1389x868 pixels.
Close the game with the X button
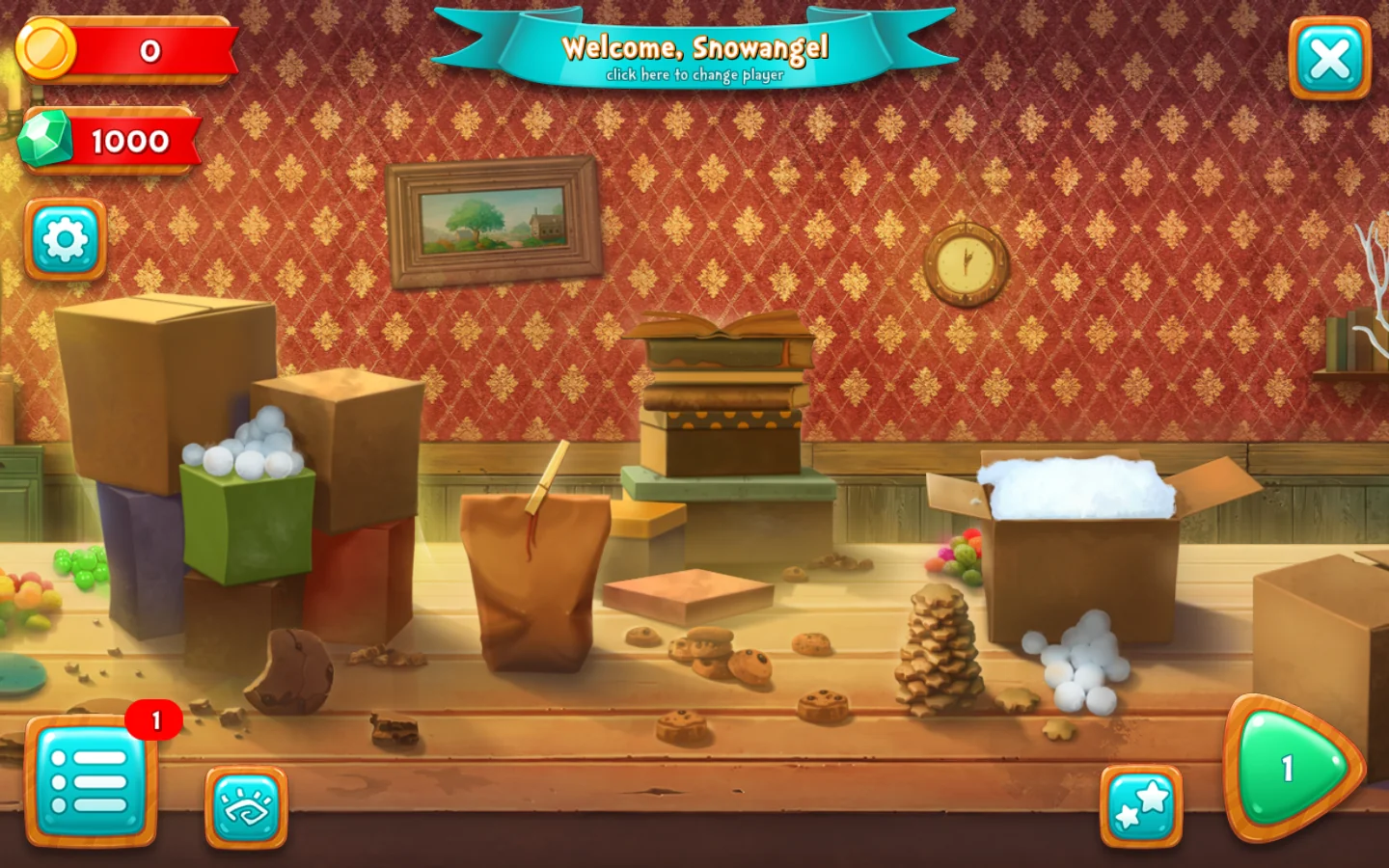1329,59
